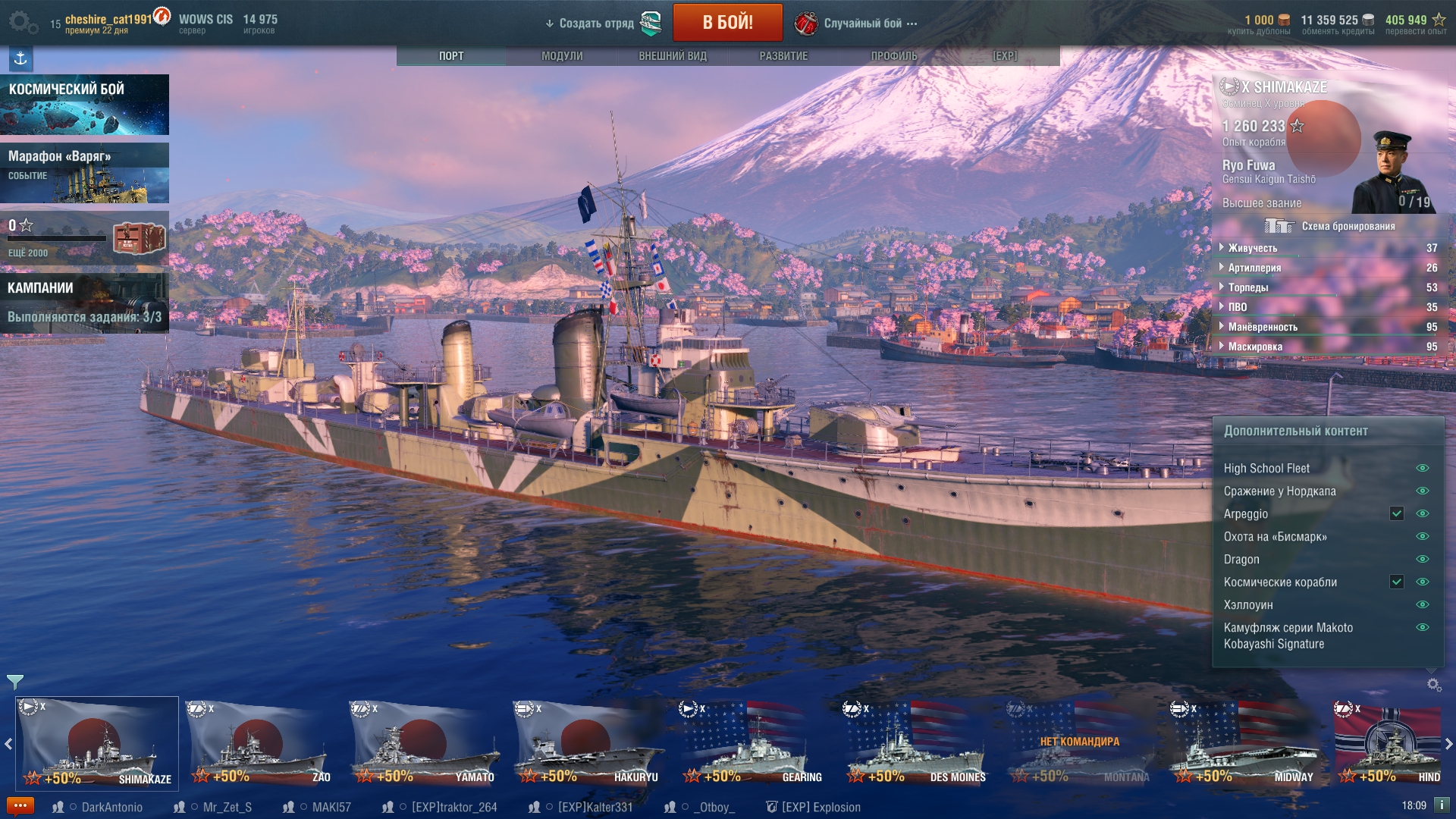The height and width of the screenshot is (819, 1456).
Task: Open the Марафон «Варяг» event banner
Action: pyautogui.click(x=84, y=173)
